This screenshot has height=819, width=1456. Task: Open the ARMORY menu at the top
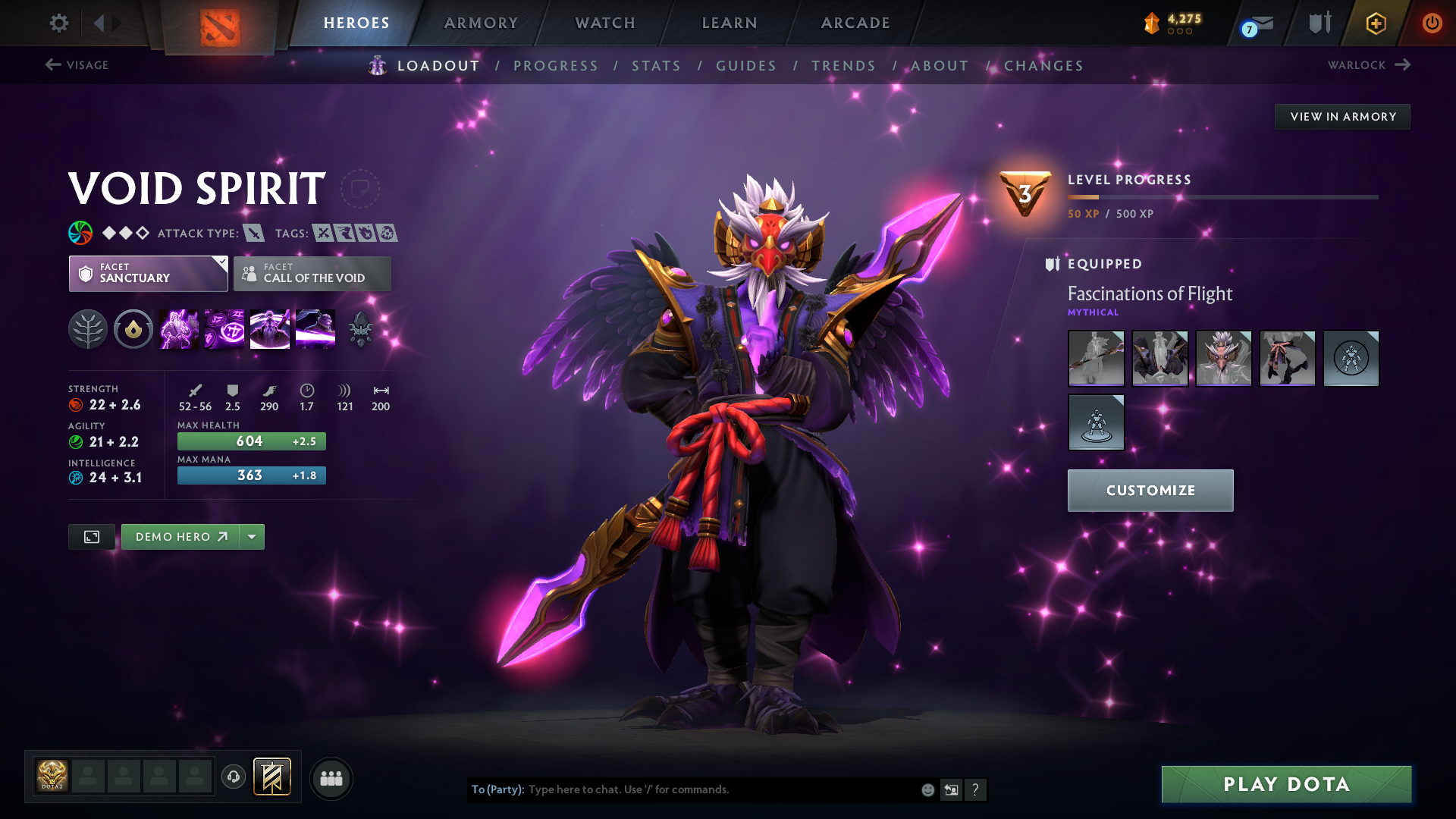click(x=481, y=23)
